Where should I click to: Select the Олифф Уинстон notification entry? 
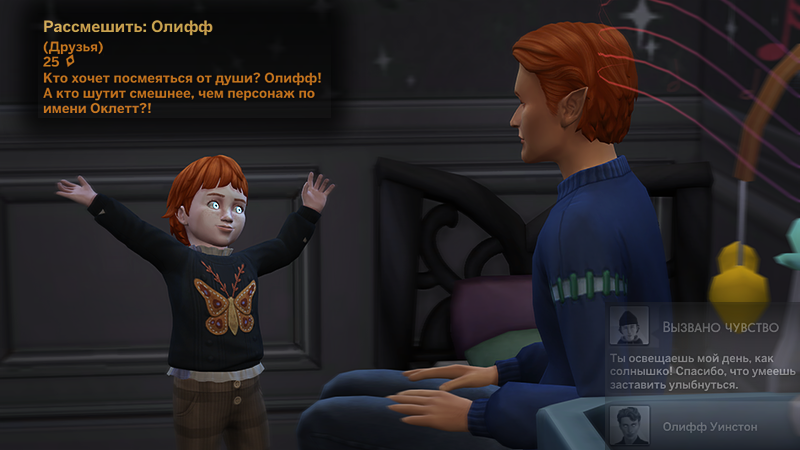coord(711,427)
